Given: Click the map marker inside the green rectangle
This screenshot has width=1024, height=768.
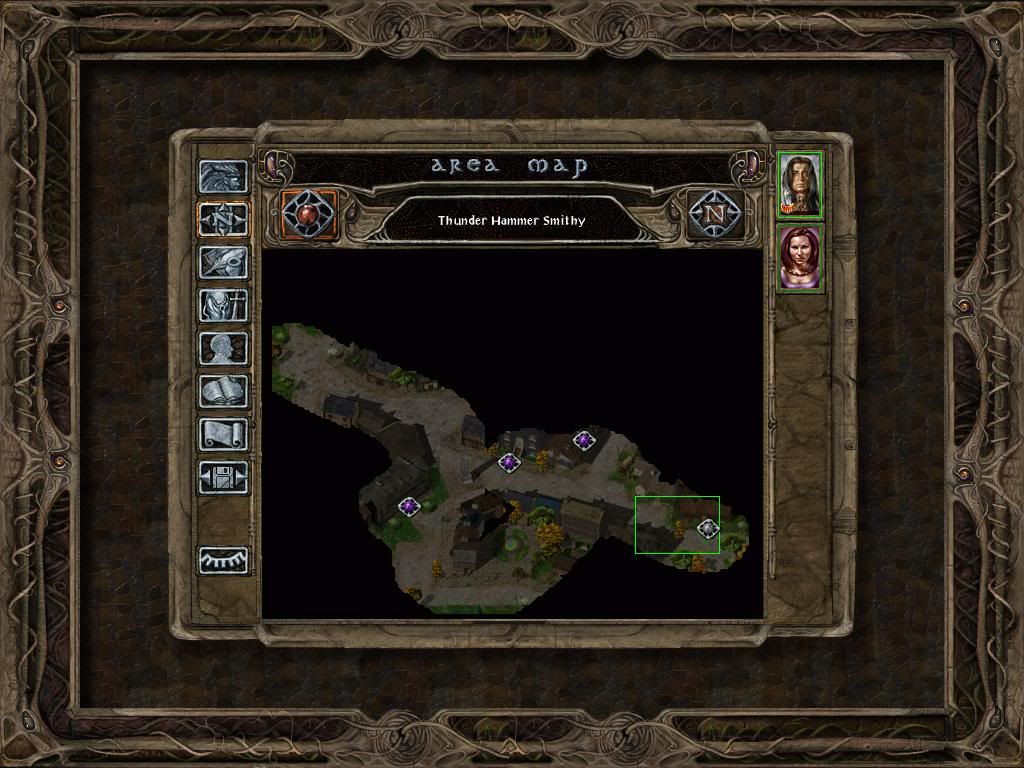Looking at the screenshot, I should (708, 528).
